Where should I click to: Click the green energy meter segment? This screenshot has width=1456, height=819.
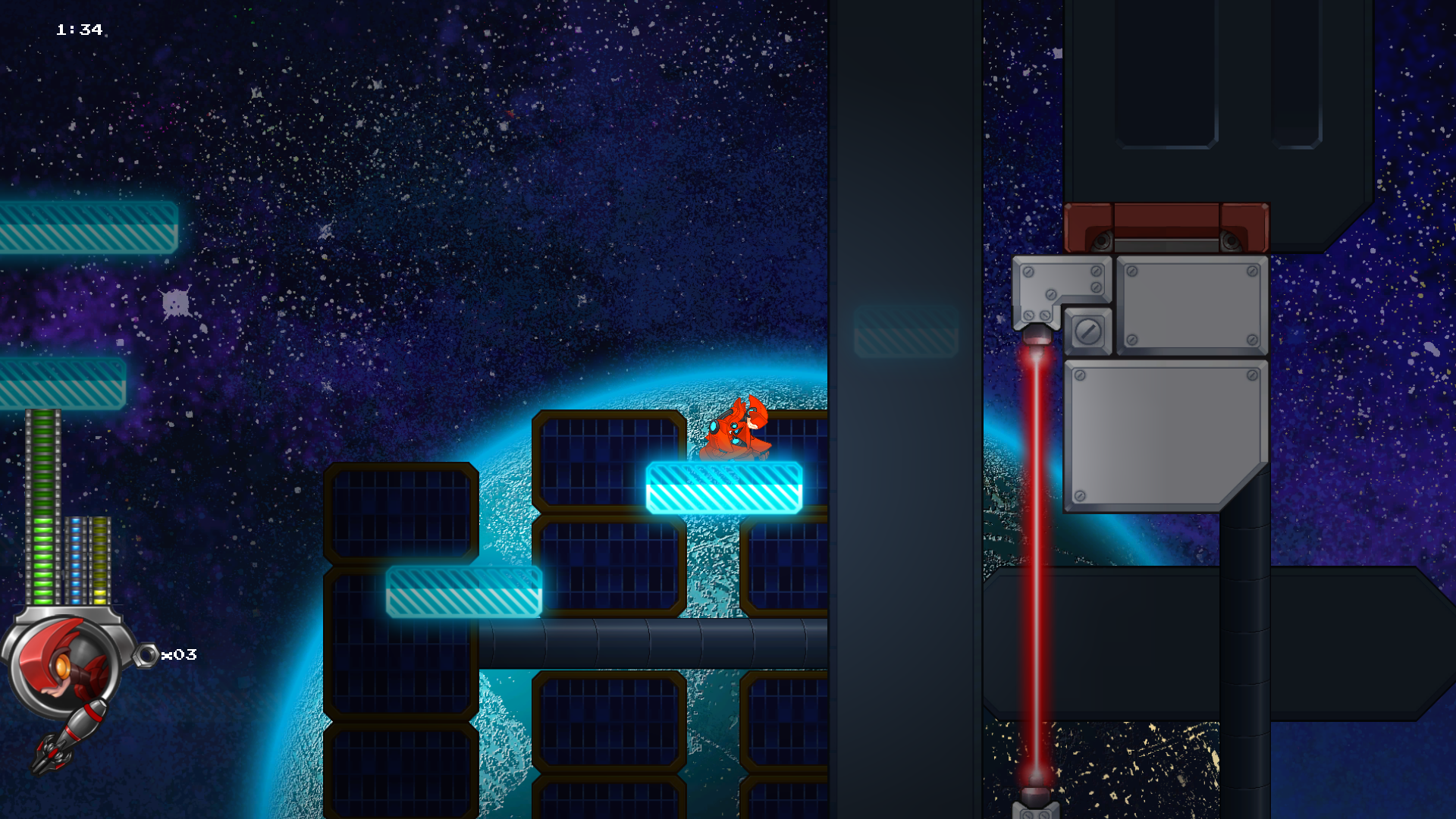click(42, 493)
